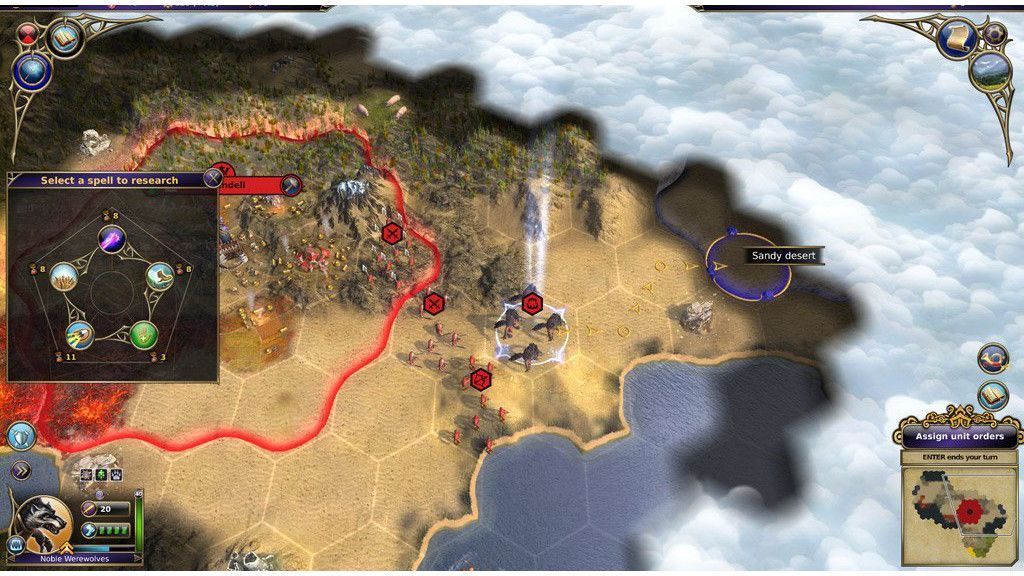This screenshot has width=1024, height=576.
Task: Open the scroll icon in top-right corner
Action: (957, 38)
